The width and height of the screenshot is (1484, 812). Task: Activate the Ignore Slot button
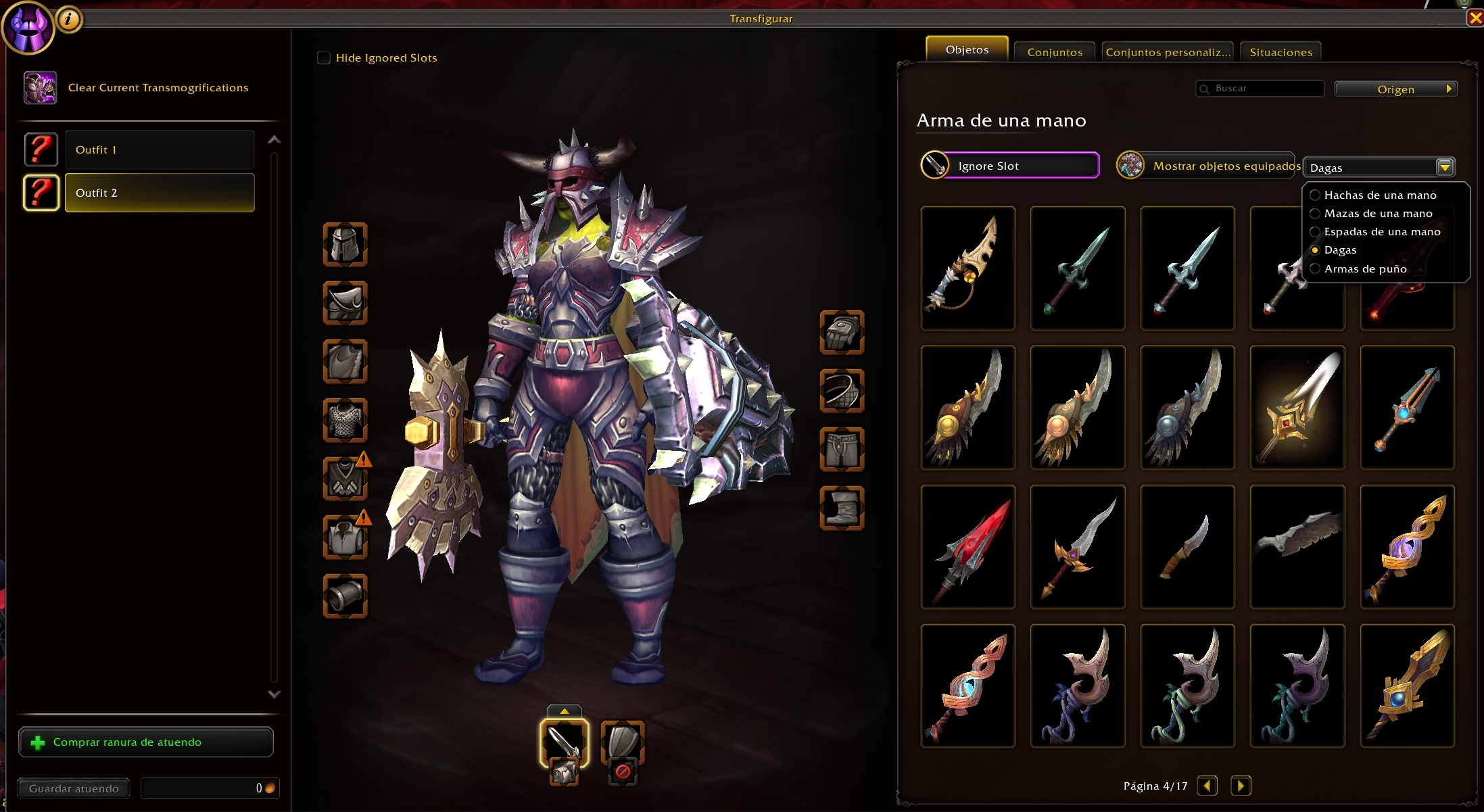pos(1010,166)
